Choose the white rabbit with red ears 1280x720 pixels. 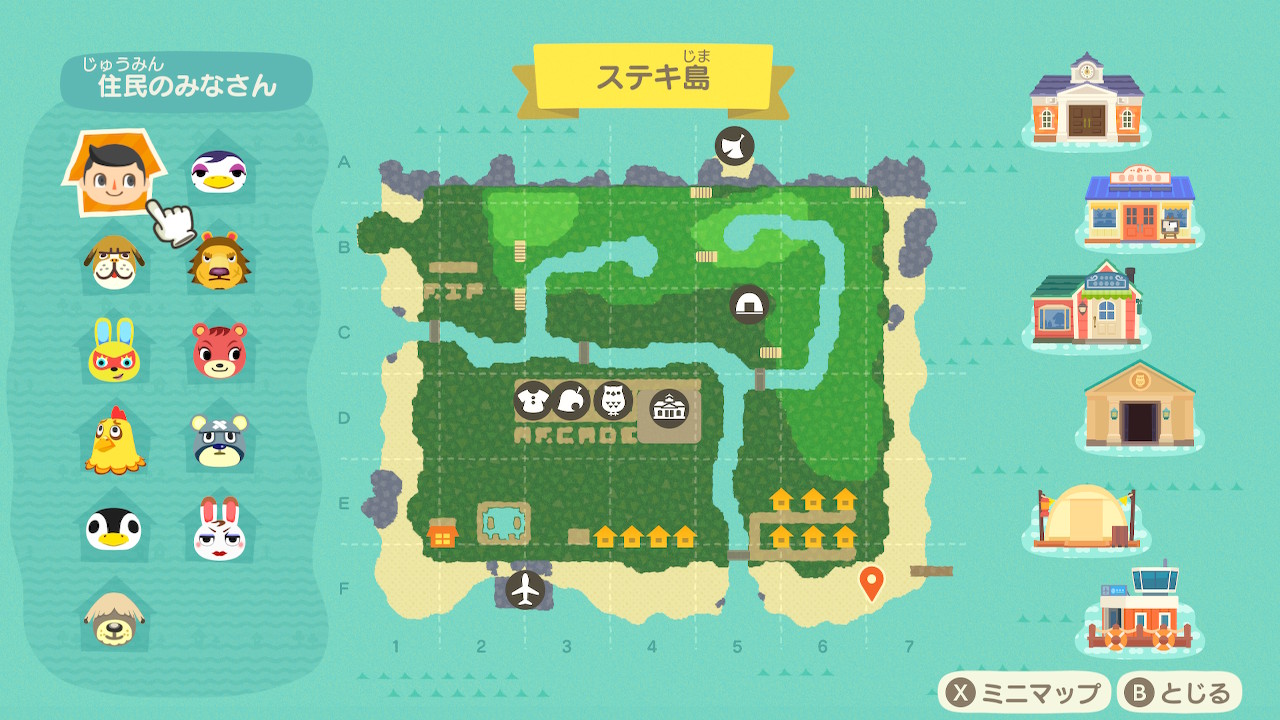[219, 528]
